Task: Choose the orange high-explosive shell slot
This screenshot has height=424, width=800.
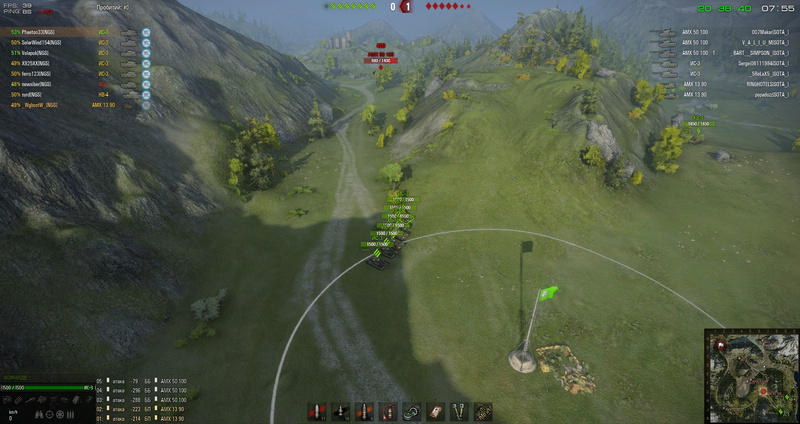Action: click(361, 411)
